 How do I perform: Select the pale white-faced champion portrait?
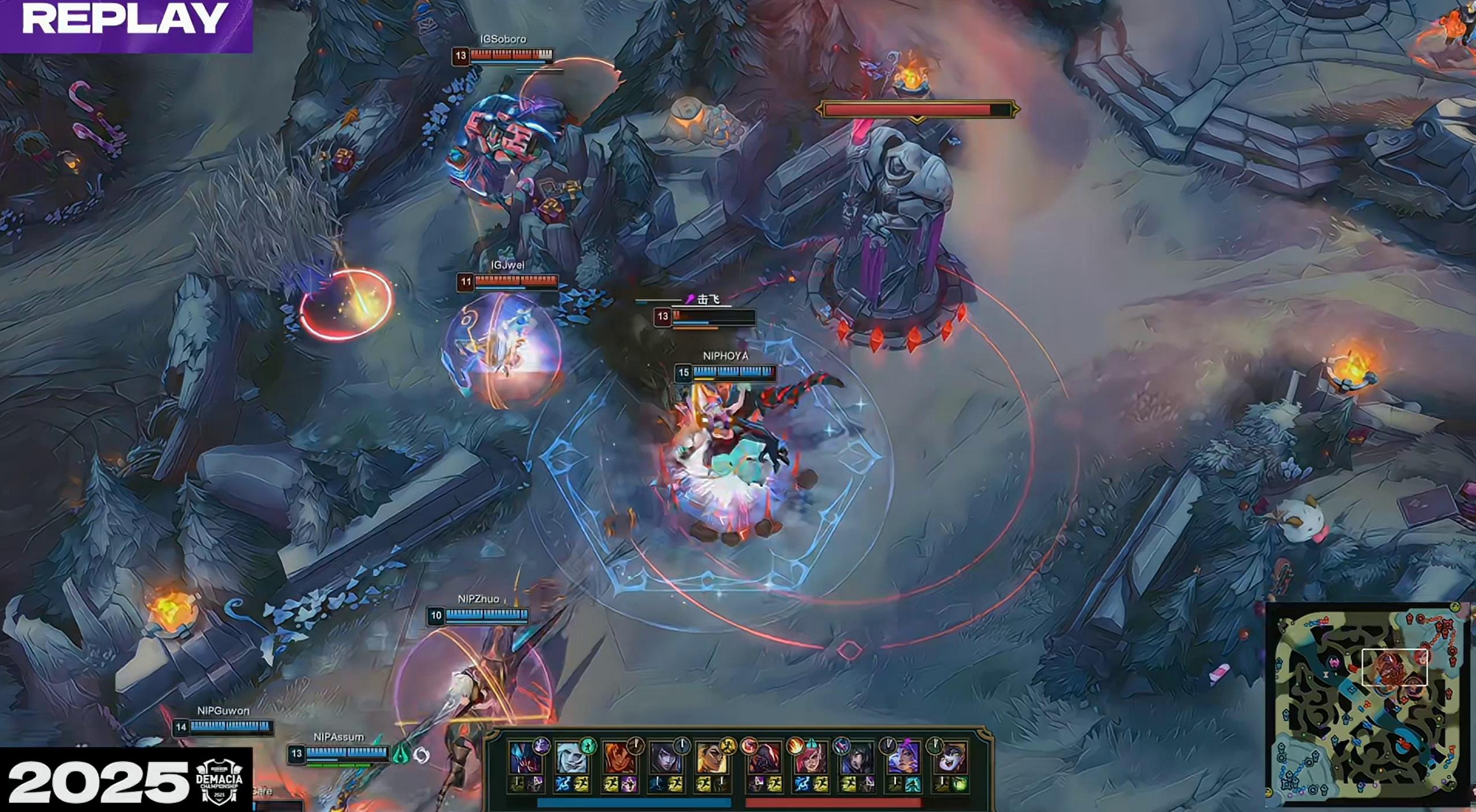tap(571, 758)
